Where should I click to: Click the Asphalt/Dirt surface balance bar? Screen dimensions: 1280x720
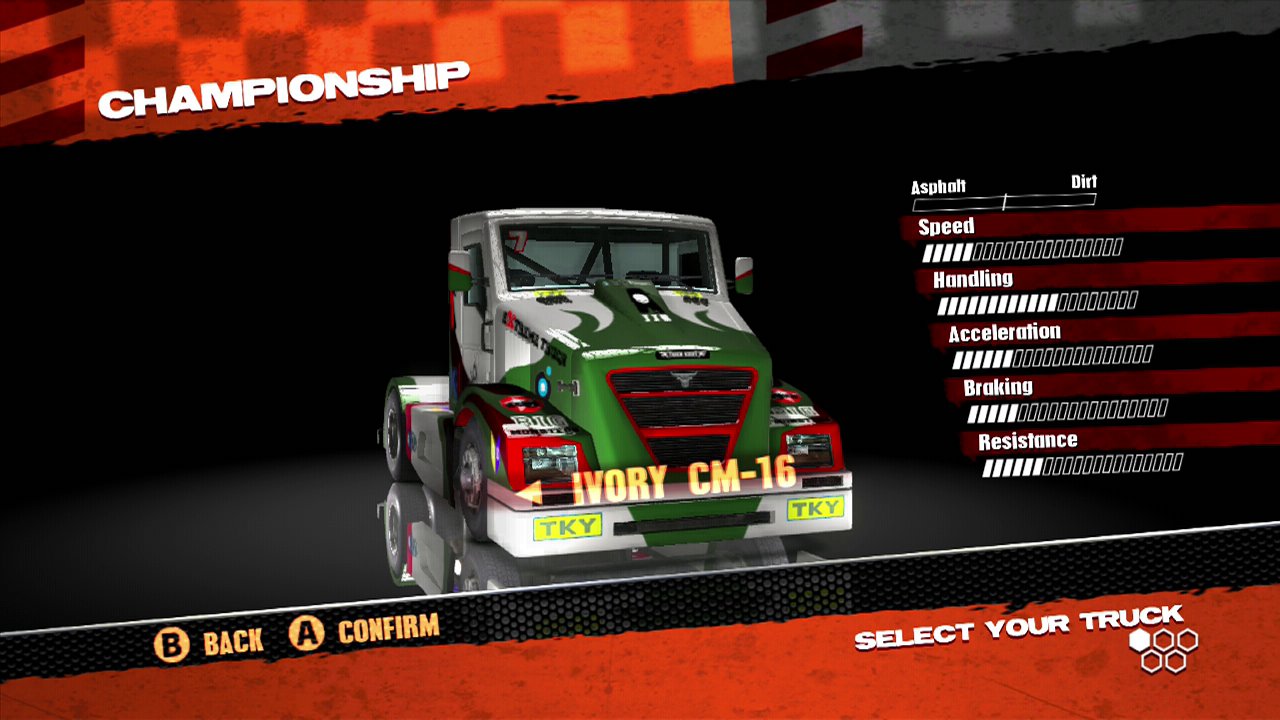[1004, 201]
